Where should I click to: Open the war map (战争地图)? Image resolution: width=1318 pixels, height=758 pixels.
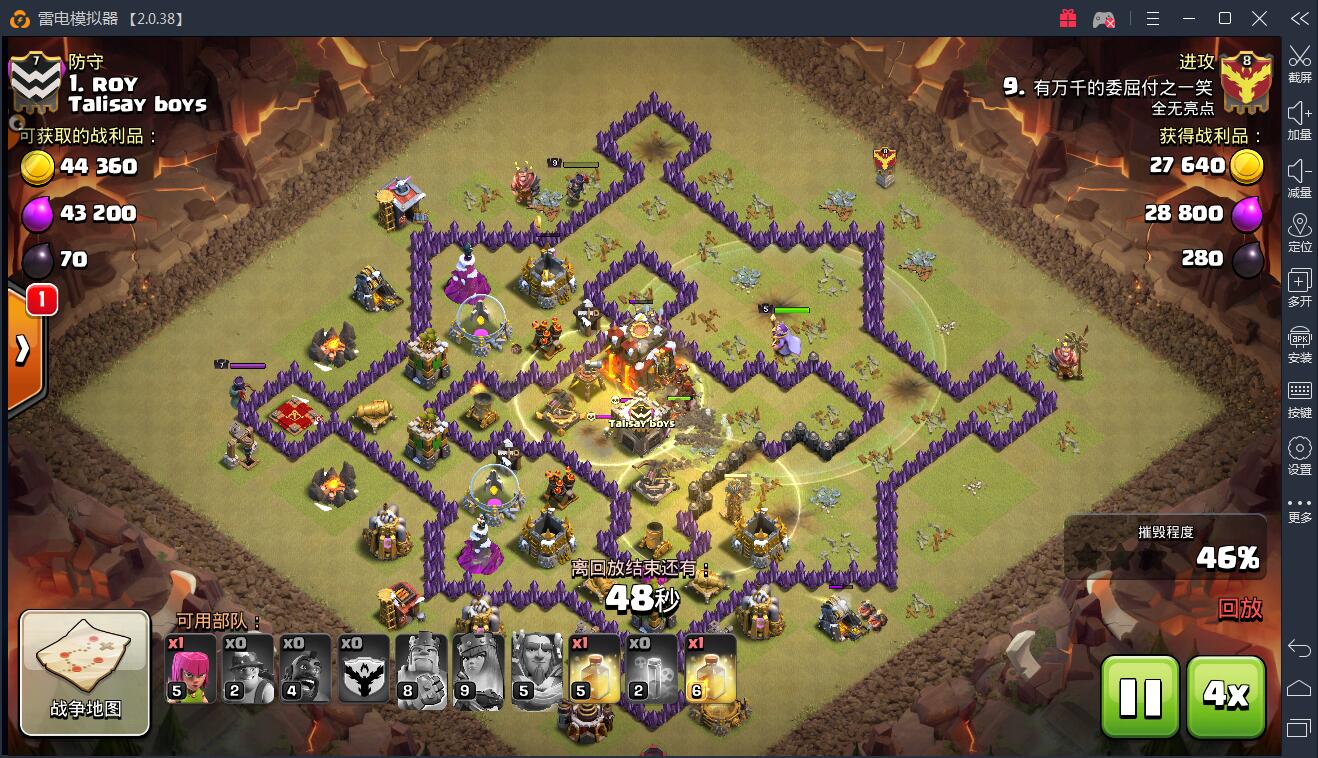pyautogui.click(x=85, y=672)
